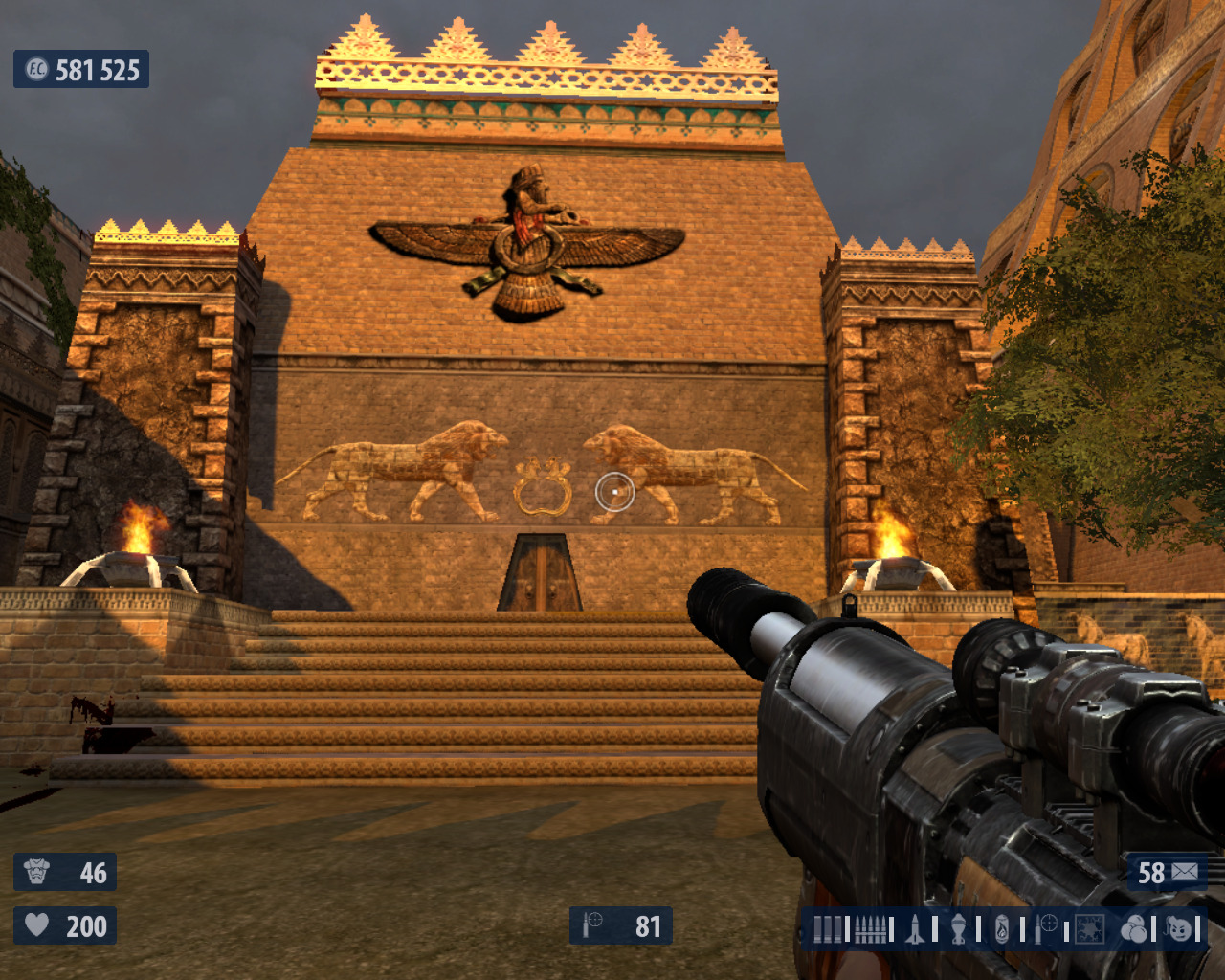Activate the Serious Bomb icon
The width and height of the screenshot is (1225, 980).
[1180, 929]
